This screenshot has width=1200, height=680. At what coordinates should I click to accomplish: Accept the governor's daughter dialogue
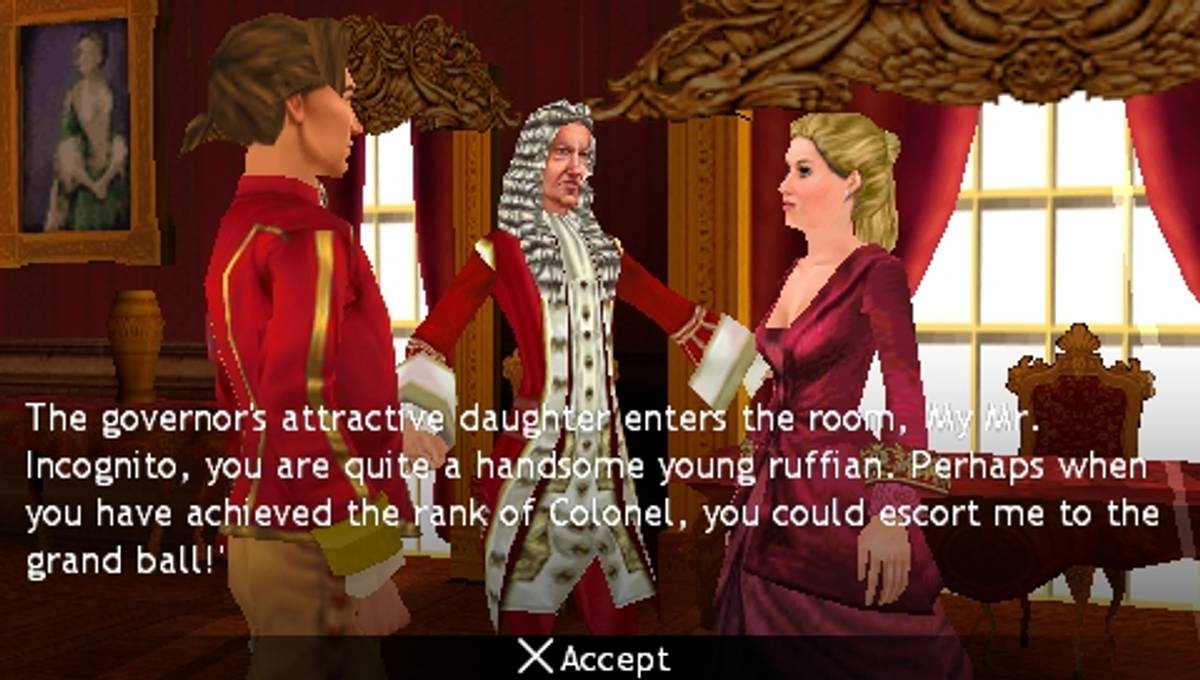click(x=596, y=658)
